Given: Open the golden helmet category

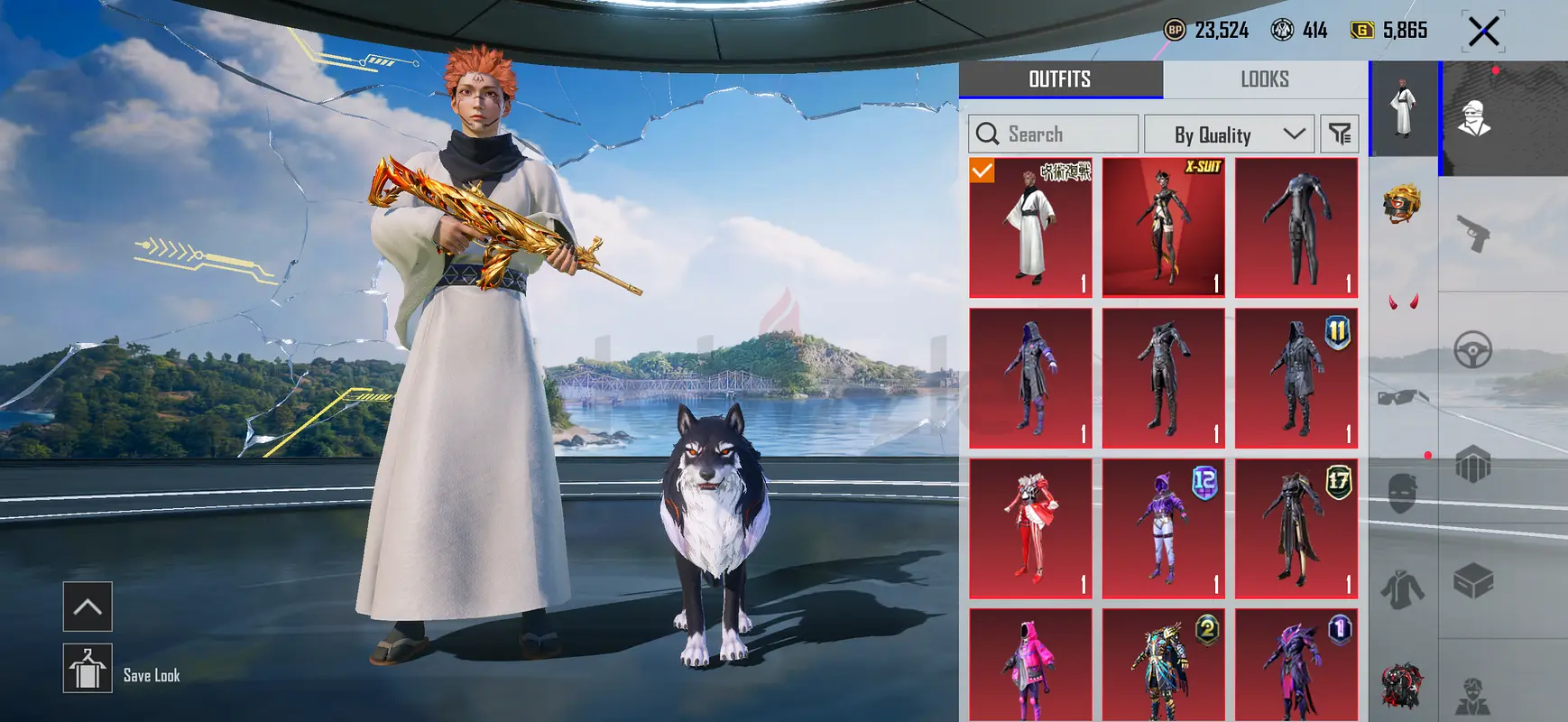Looking at the screenshot, I should coord(1402,205).
